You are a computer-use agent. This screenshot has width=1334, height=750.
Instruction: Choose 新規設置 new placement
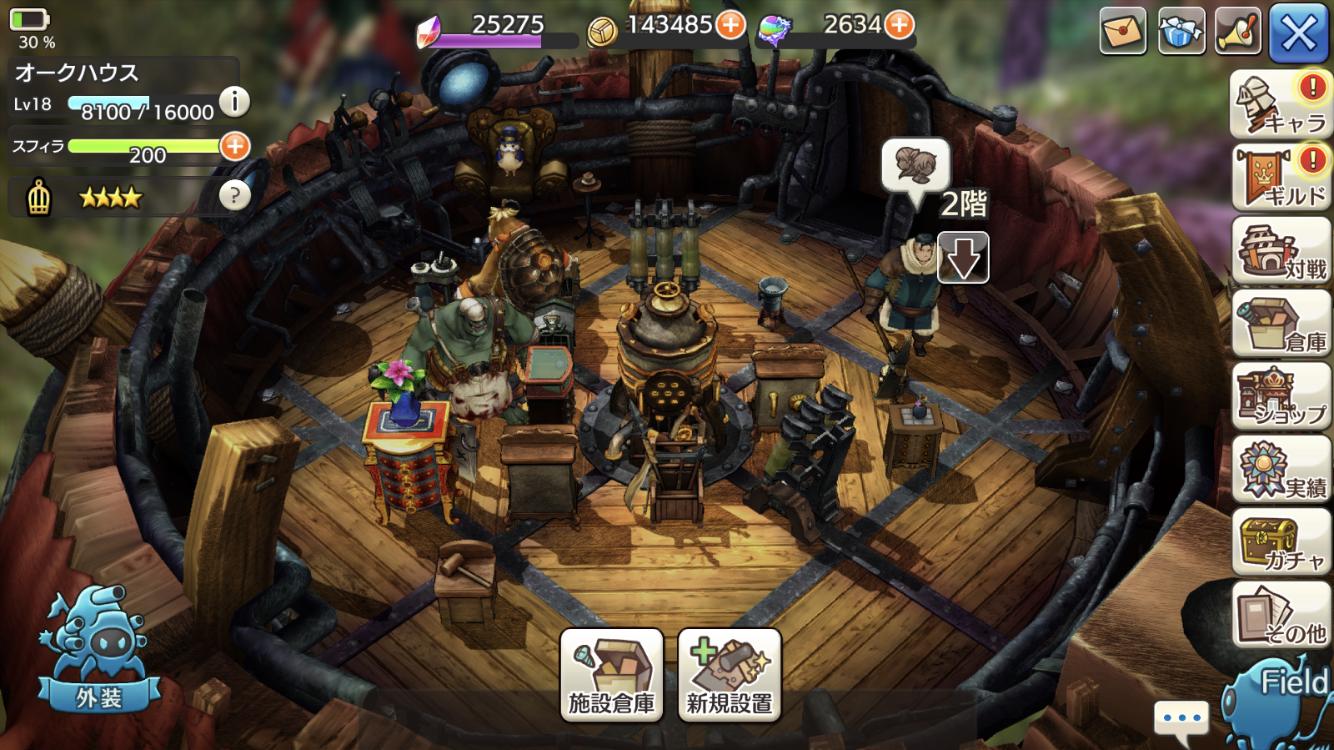(x=729, y=675)
